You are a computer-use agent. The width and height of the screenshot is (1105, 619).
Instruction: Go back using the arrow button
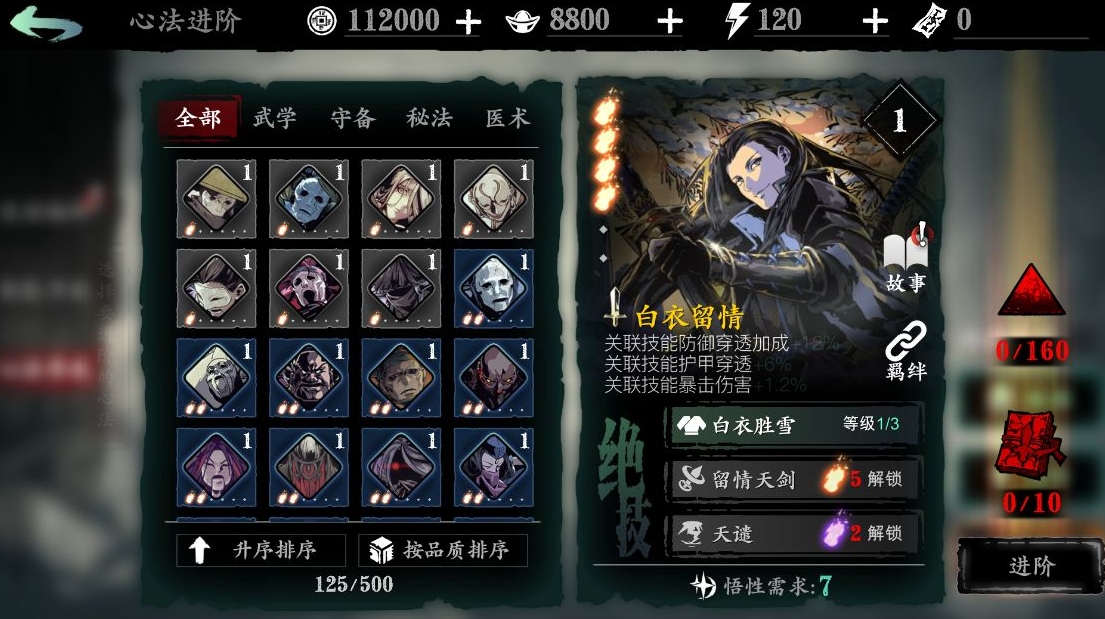pos(45,23)
